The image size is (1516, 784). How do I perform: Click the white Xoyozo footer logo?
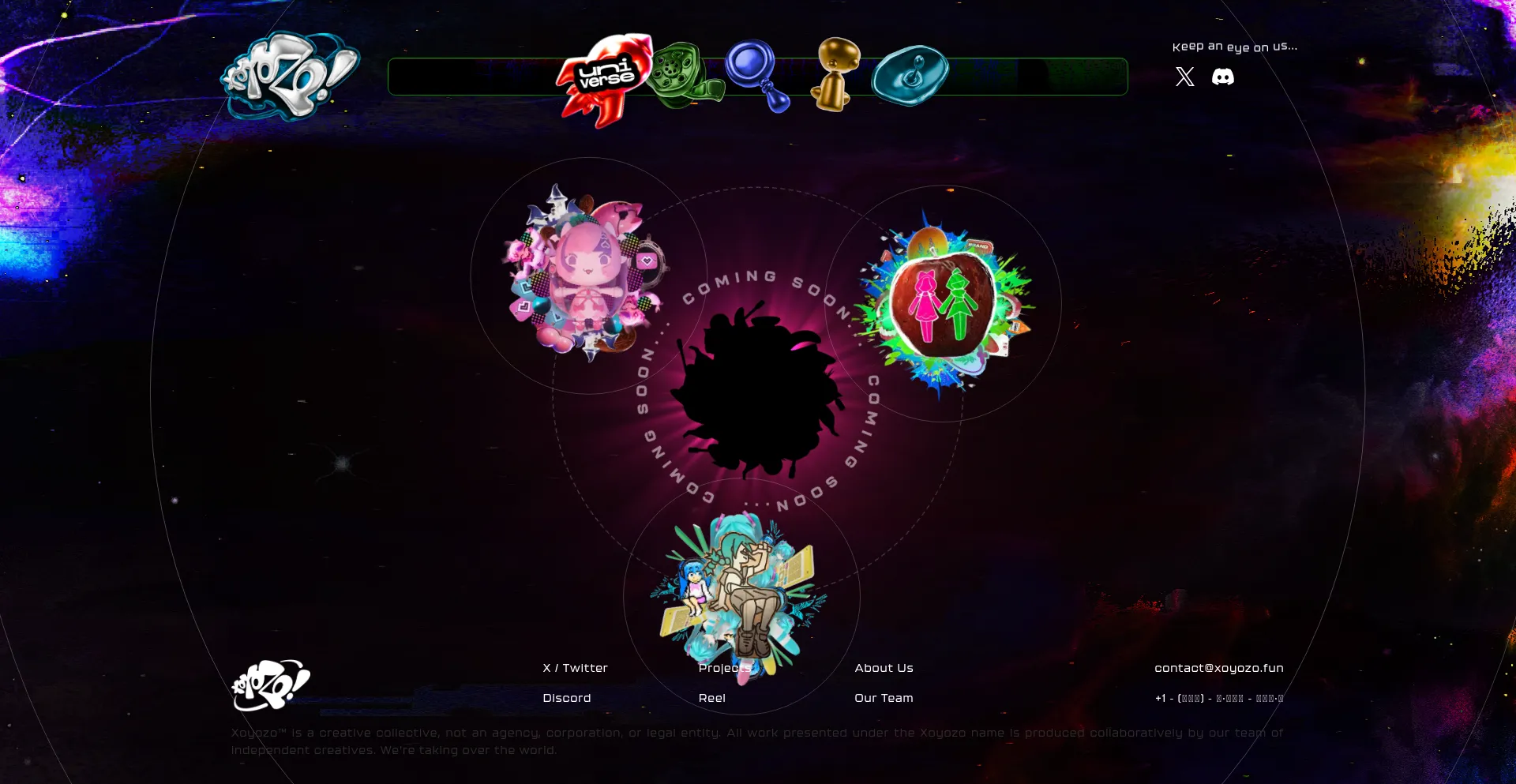coord(271,685)
